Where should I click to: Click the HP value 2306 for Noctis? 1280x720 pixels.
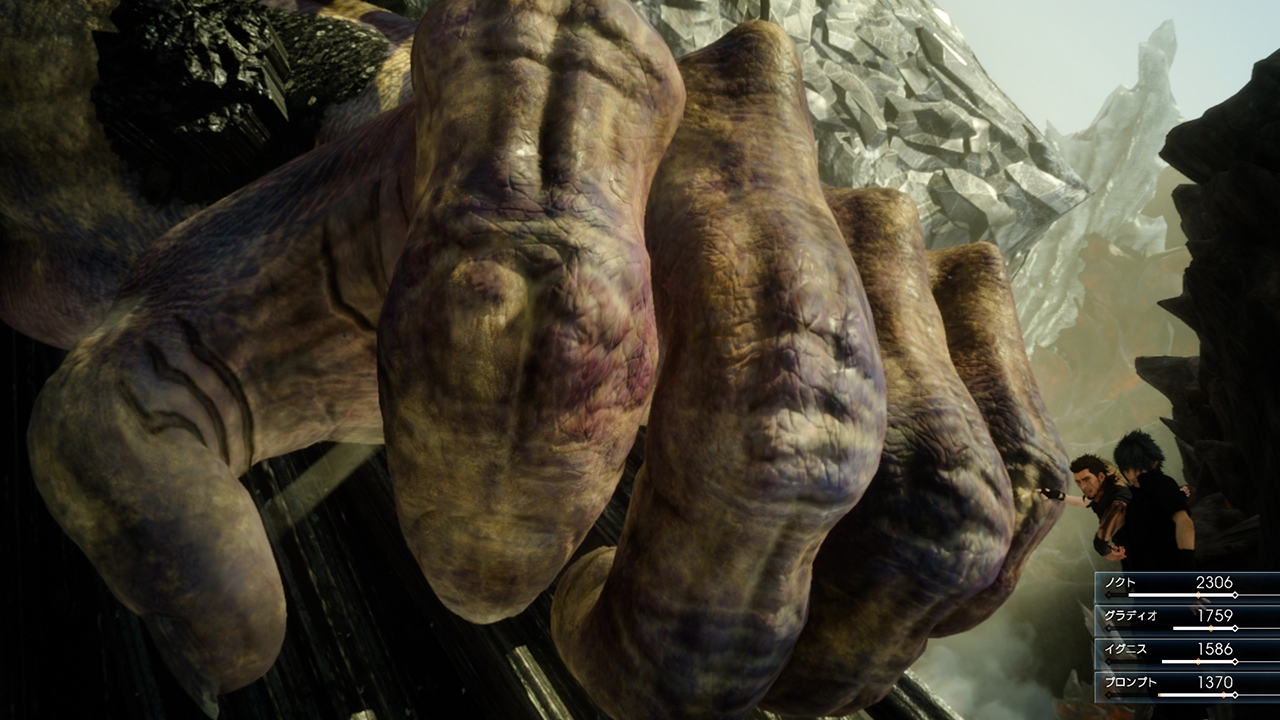1215,581
